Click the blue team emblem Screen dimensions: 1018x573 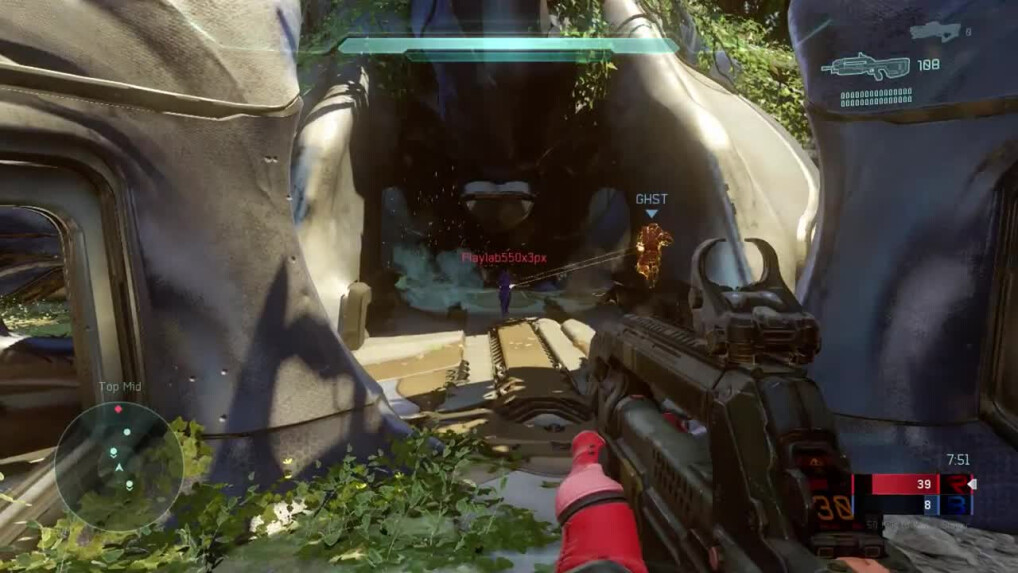956,506
